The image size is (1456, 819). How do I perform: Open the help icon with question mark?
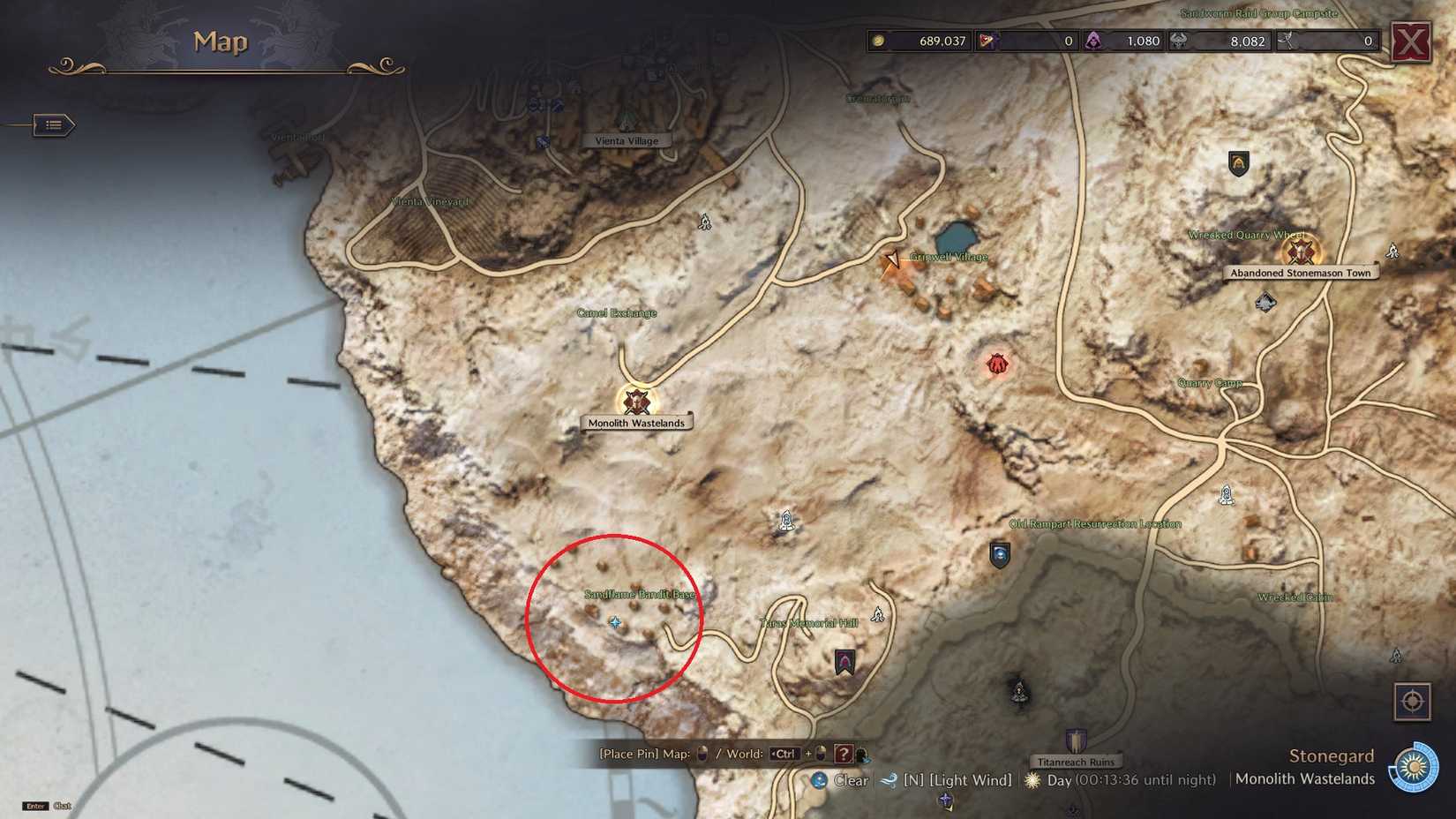pos(844,755)
